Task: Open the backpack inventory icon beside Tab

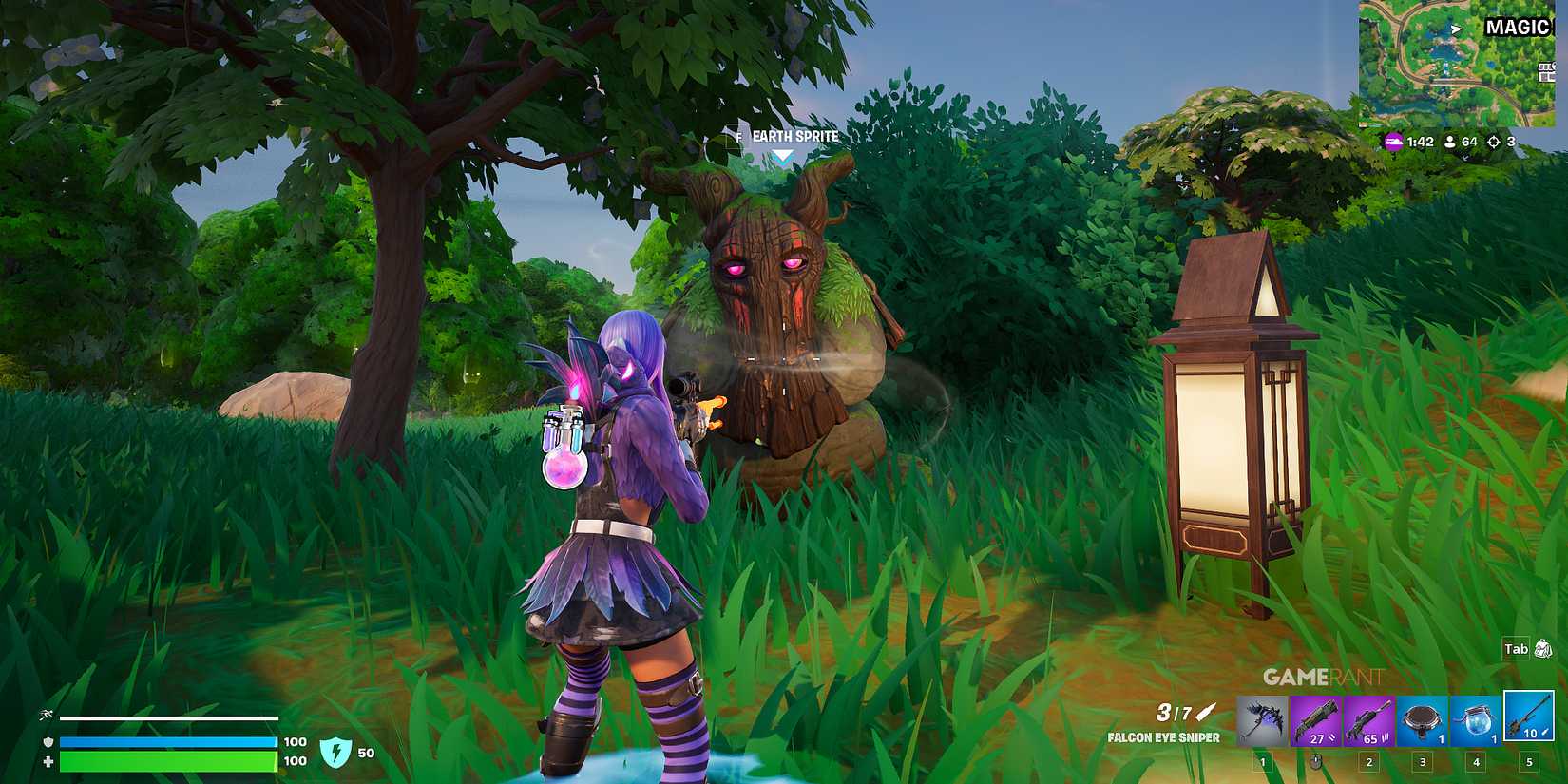Action: (x=1544, y=648)
